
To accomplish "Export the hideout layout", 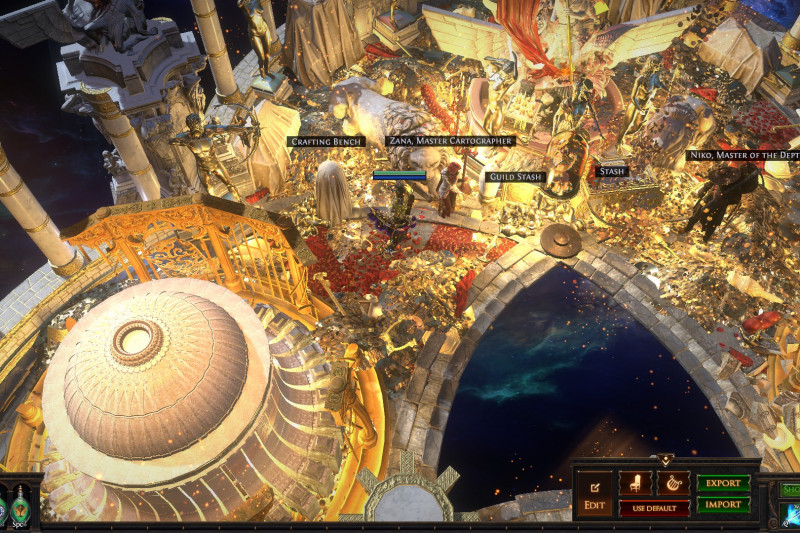I will [x=723, y=483].
